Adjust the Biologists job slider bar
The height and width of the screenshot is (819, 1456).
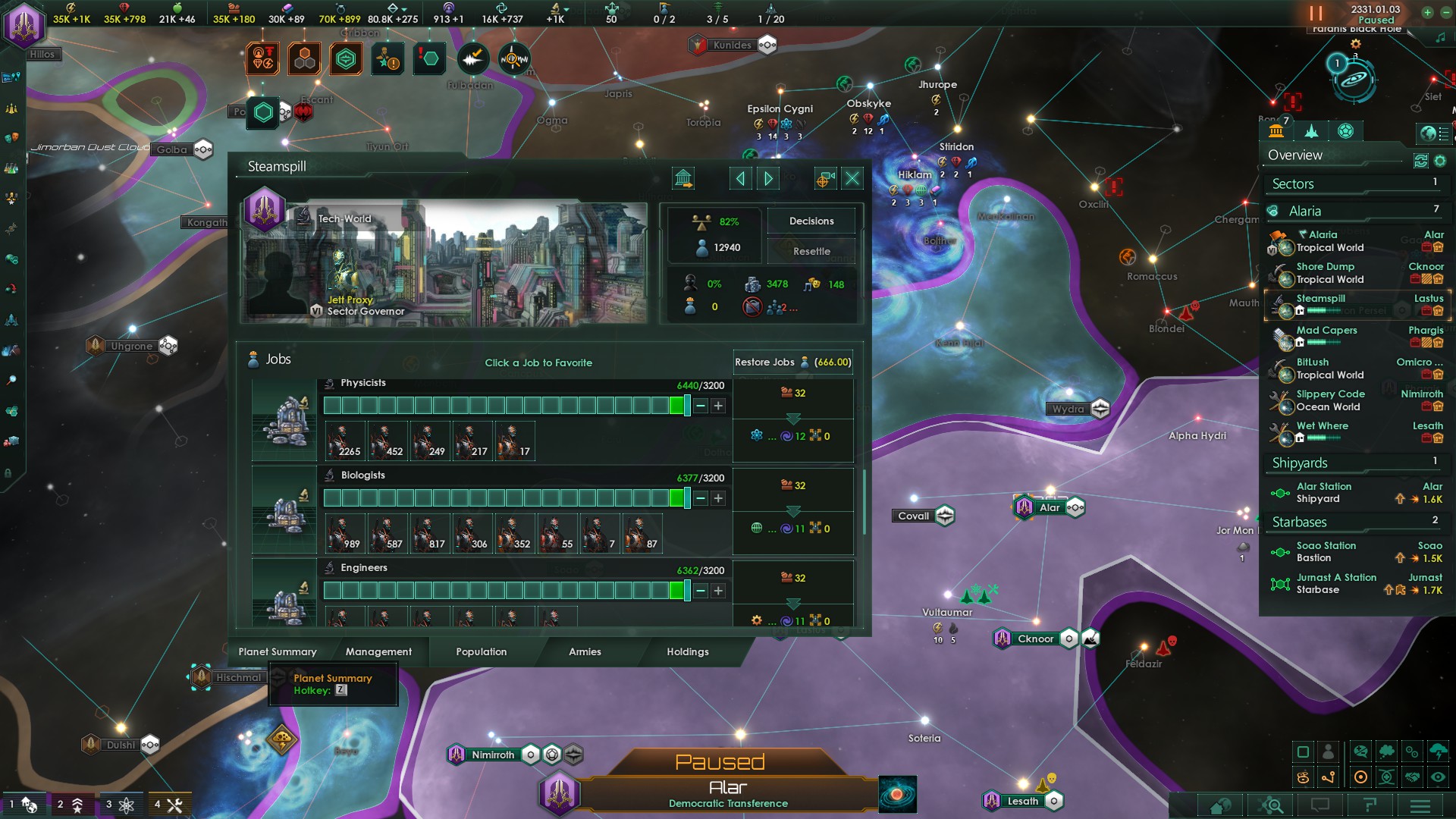(508, 498)
